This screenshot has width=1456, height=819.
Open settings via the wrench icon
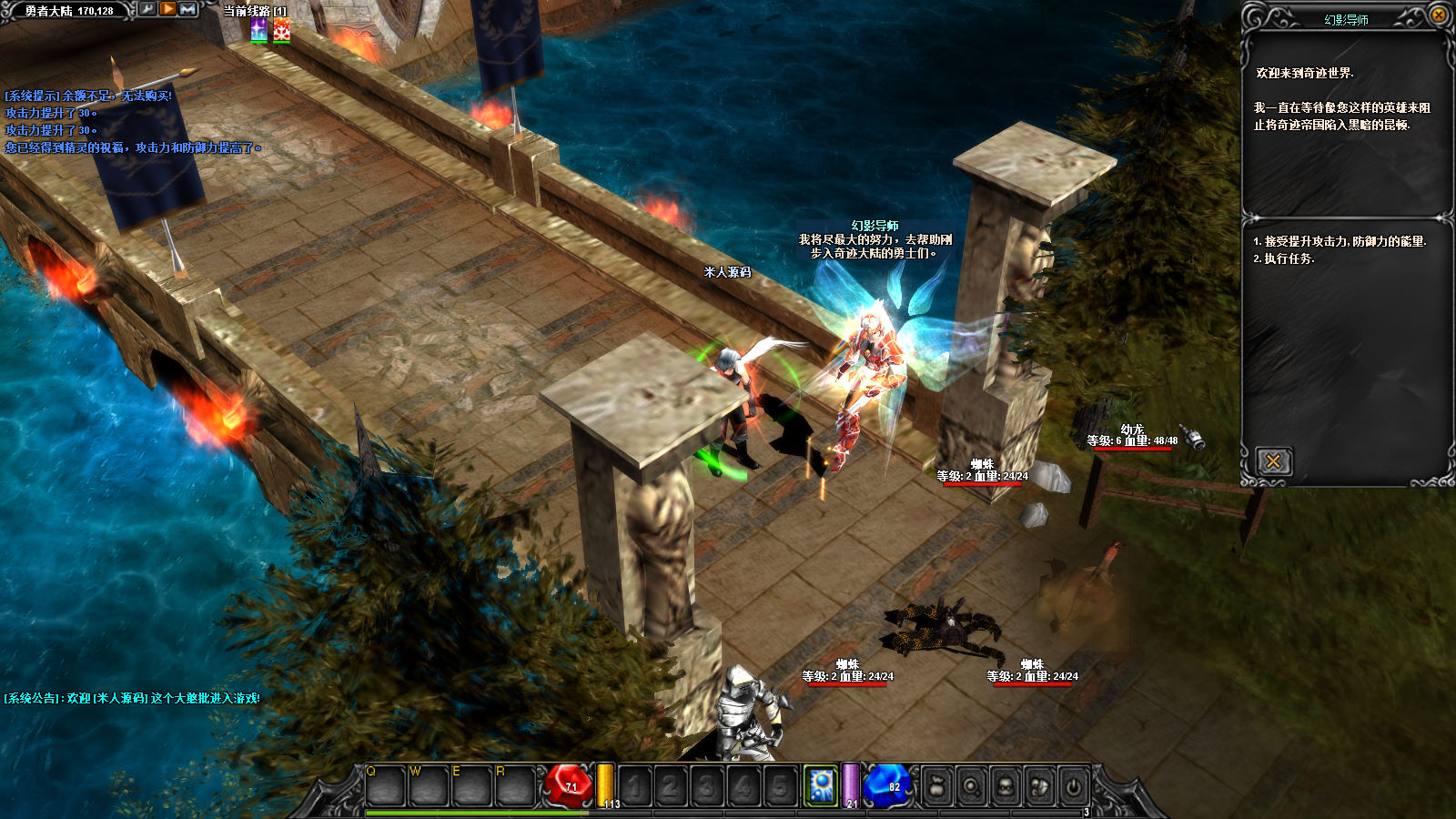click(147, 9)
